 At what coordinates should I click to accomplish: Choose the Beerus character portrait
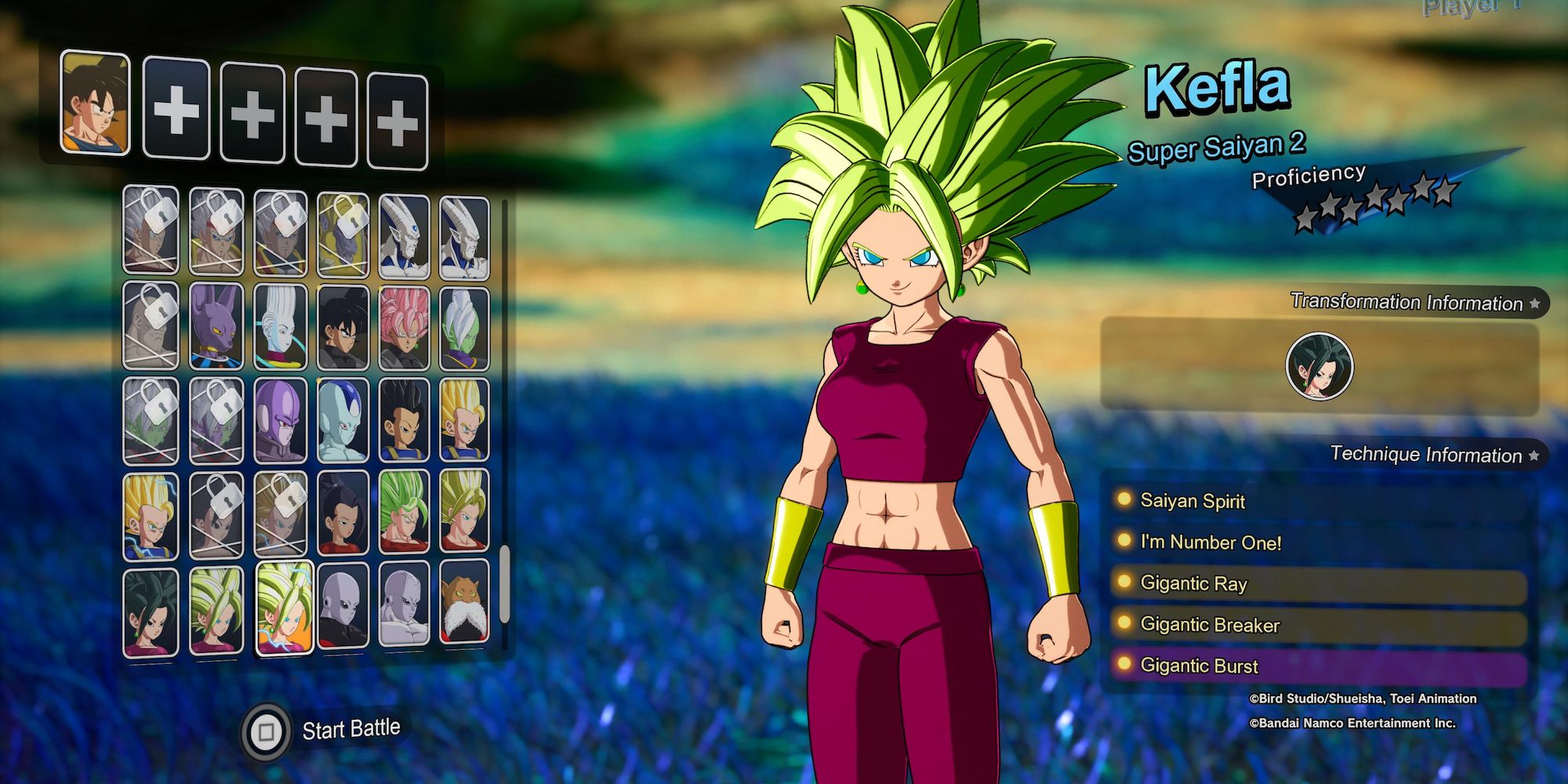click(x=216, y=326)
